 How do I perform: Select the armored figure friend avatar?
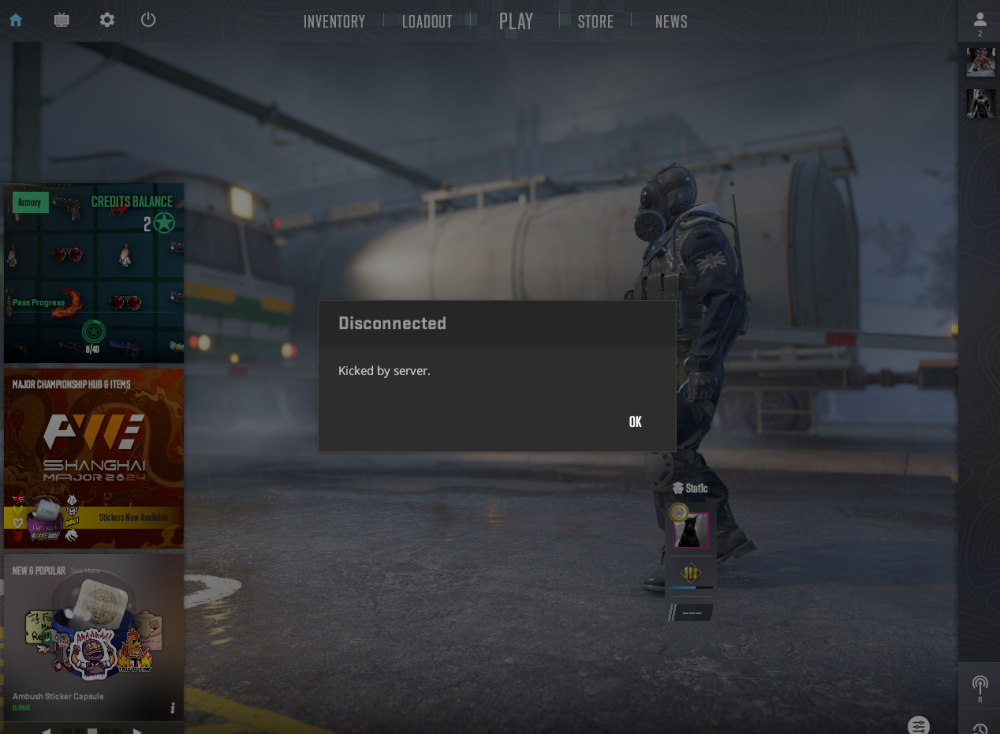[980, 103]
